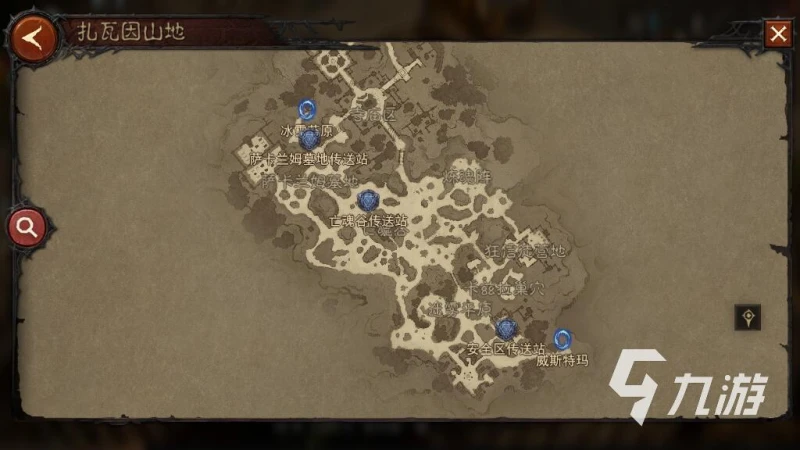This screenshot has height=450, width=800.
Task: Tap the location pin button
Action: click(x=748, y=318)
